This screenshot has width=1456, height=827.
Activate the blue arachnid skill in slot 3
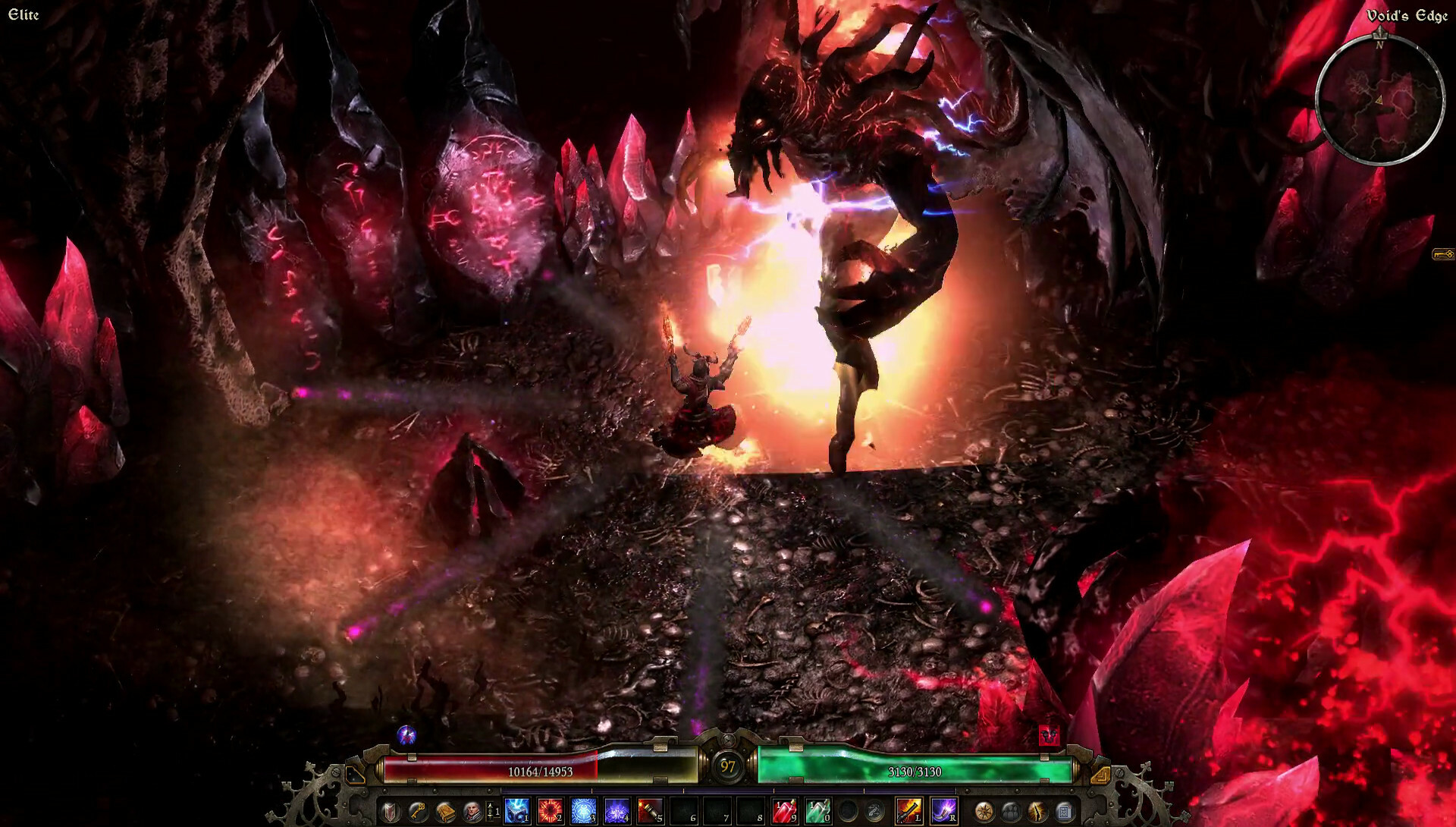(x=582, y=809)
